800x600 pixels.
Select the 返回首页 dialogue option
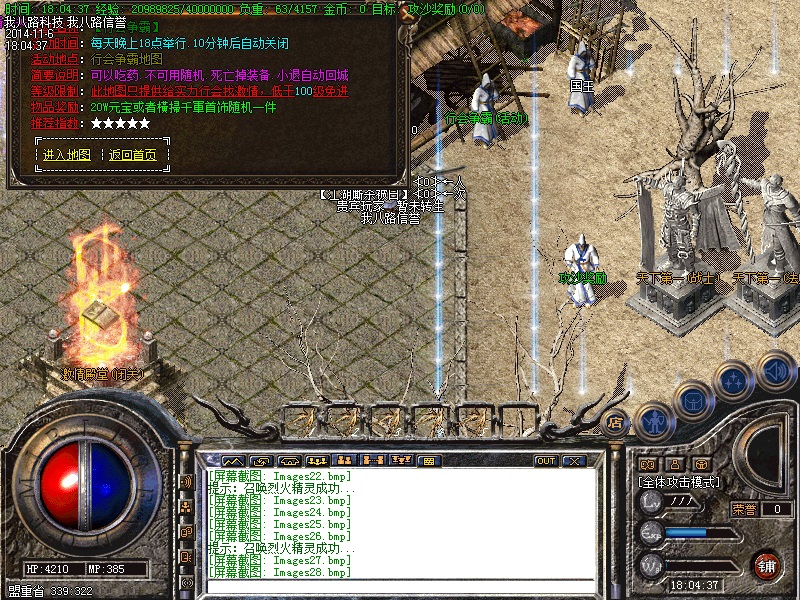[x=133, y=155]
